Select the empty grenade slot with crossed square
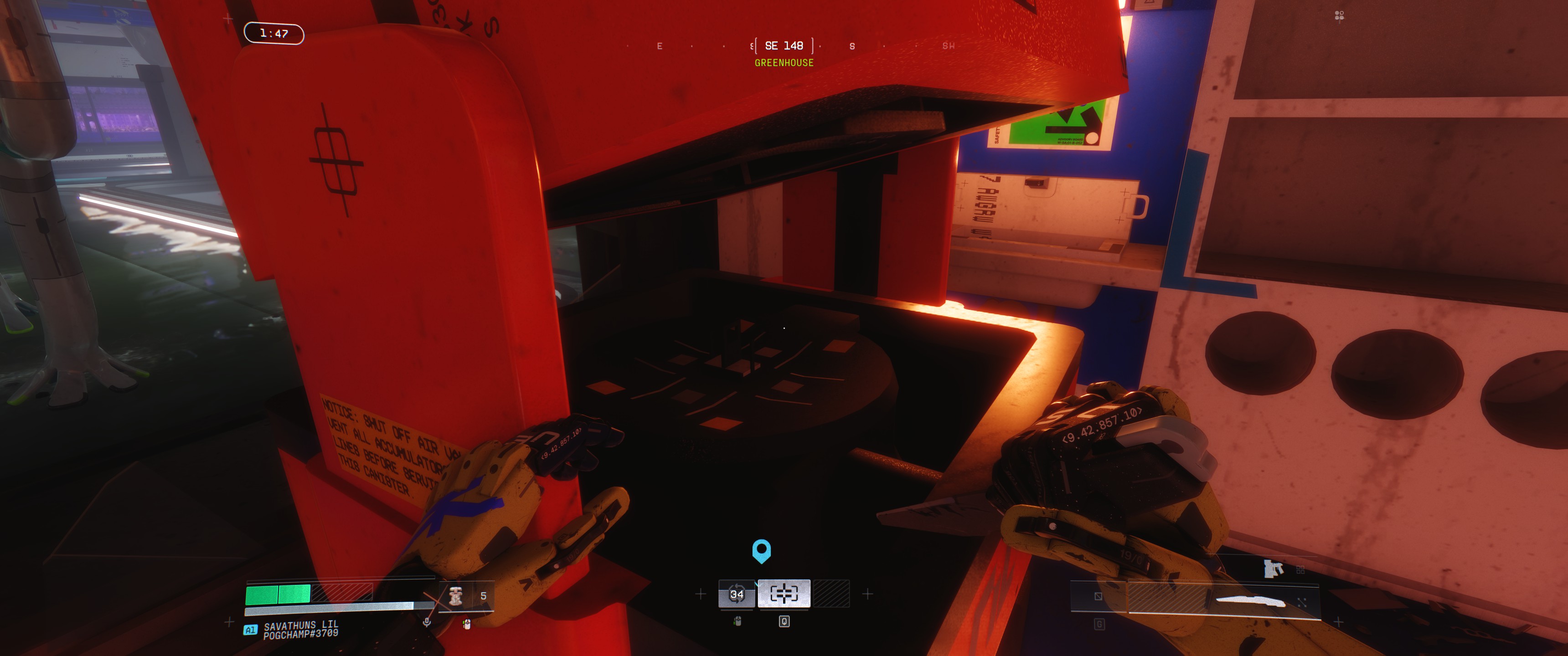This screenshot has height=656, width=1568. click(1098, 596)
